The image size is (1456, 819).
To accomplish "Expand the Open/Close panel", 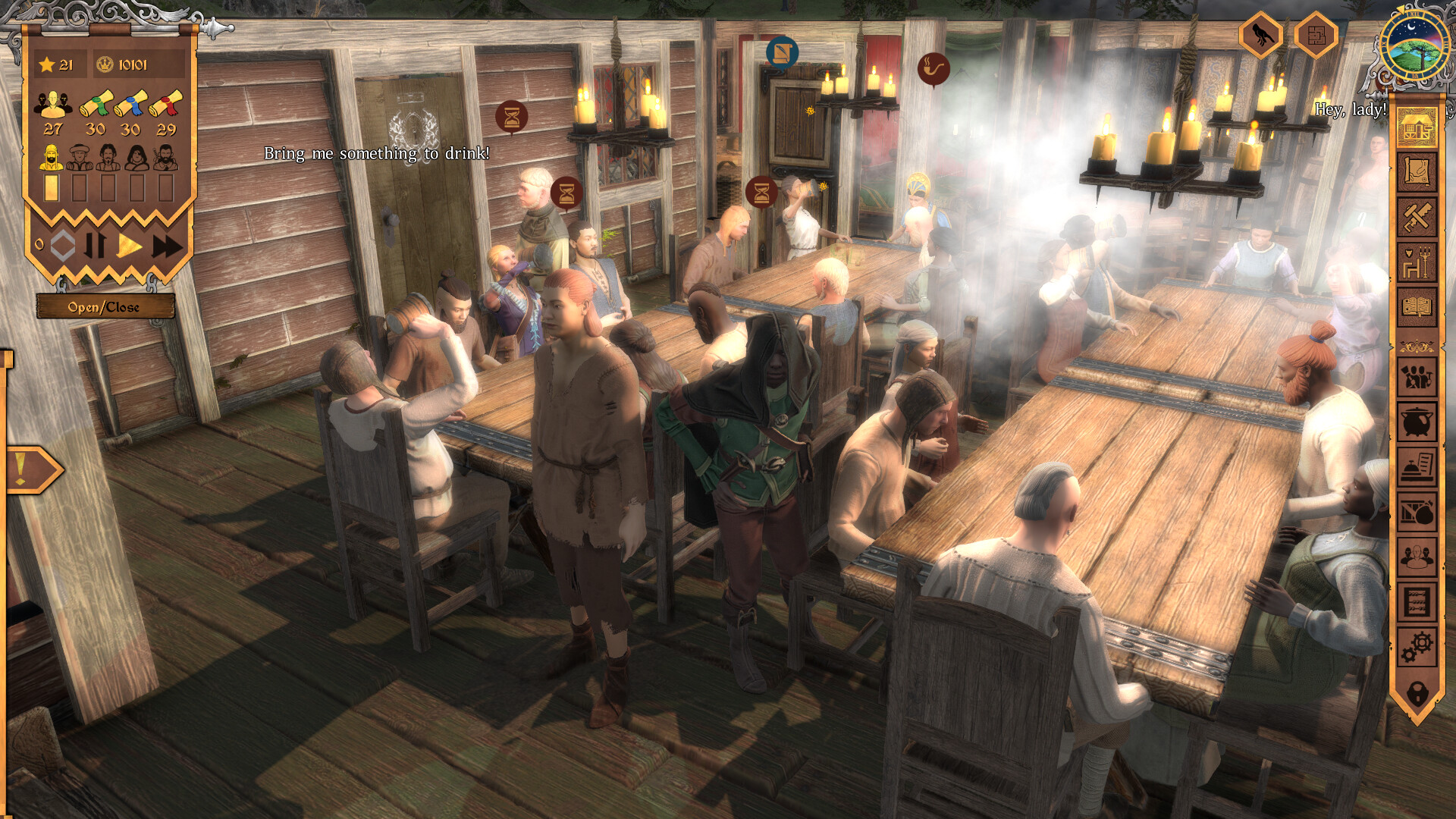I will (x=106, y=308).
